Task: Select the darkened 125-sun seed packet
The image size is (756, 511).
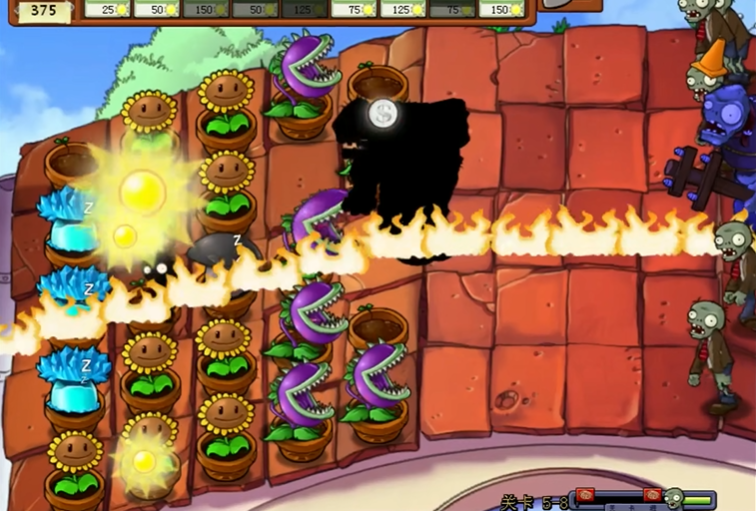Action: pos(304,8)
